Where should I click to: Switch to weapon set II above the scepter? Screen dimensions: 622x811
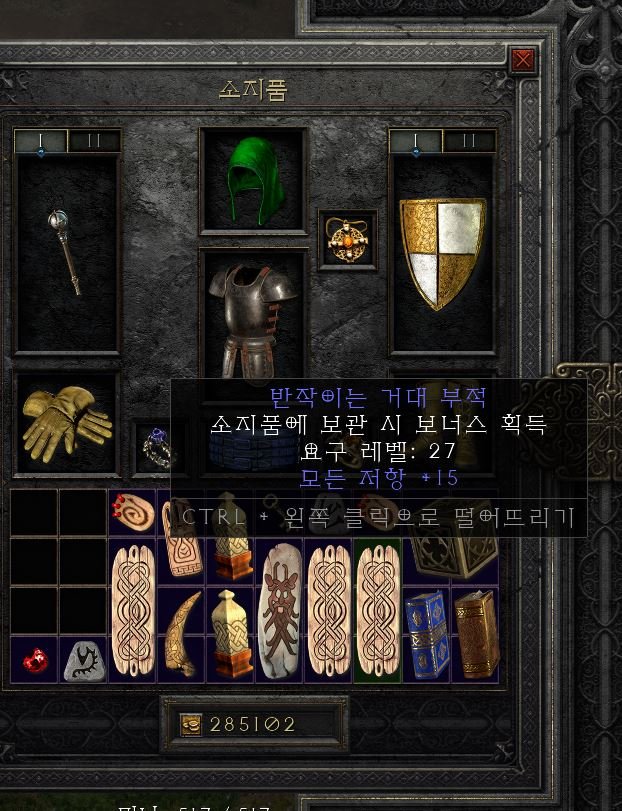94,141
